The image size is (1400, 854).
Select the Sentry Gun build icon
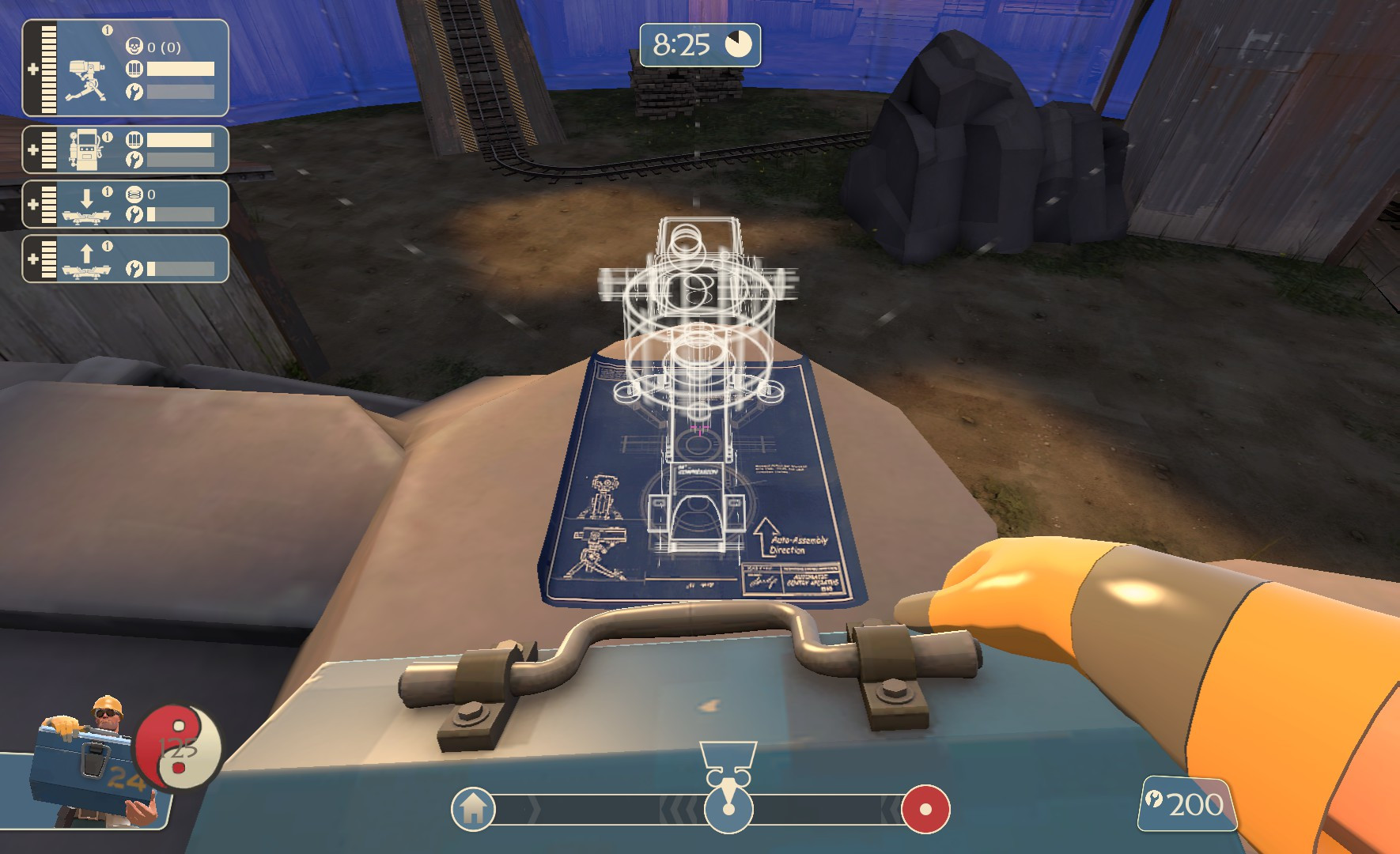coord(85,80)
